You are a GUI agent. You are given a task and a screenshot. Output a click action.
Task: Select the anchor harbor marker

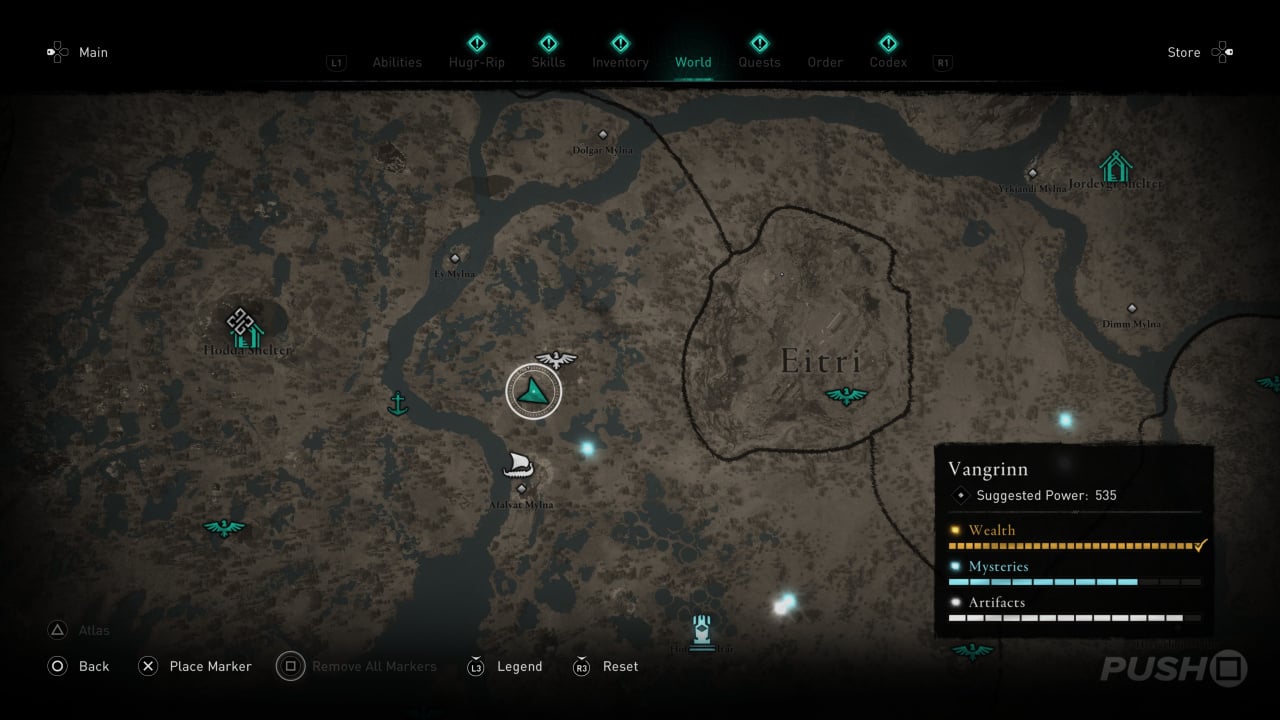[x=398, y=404]
